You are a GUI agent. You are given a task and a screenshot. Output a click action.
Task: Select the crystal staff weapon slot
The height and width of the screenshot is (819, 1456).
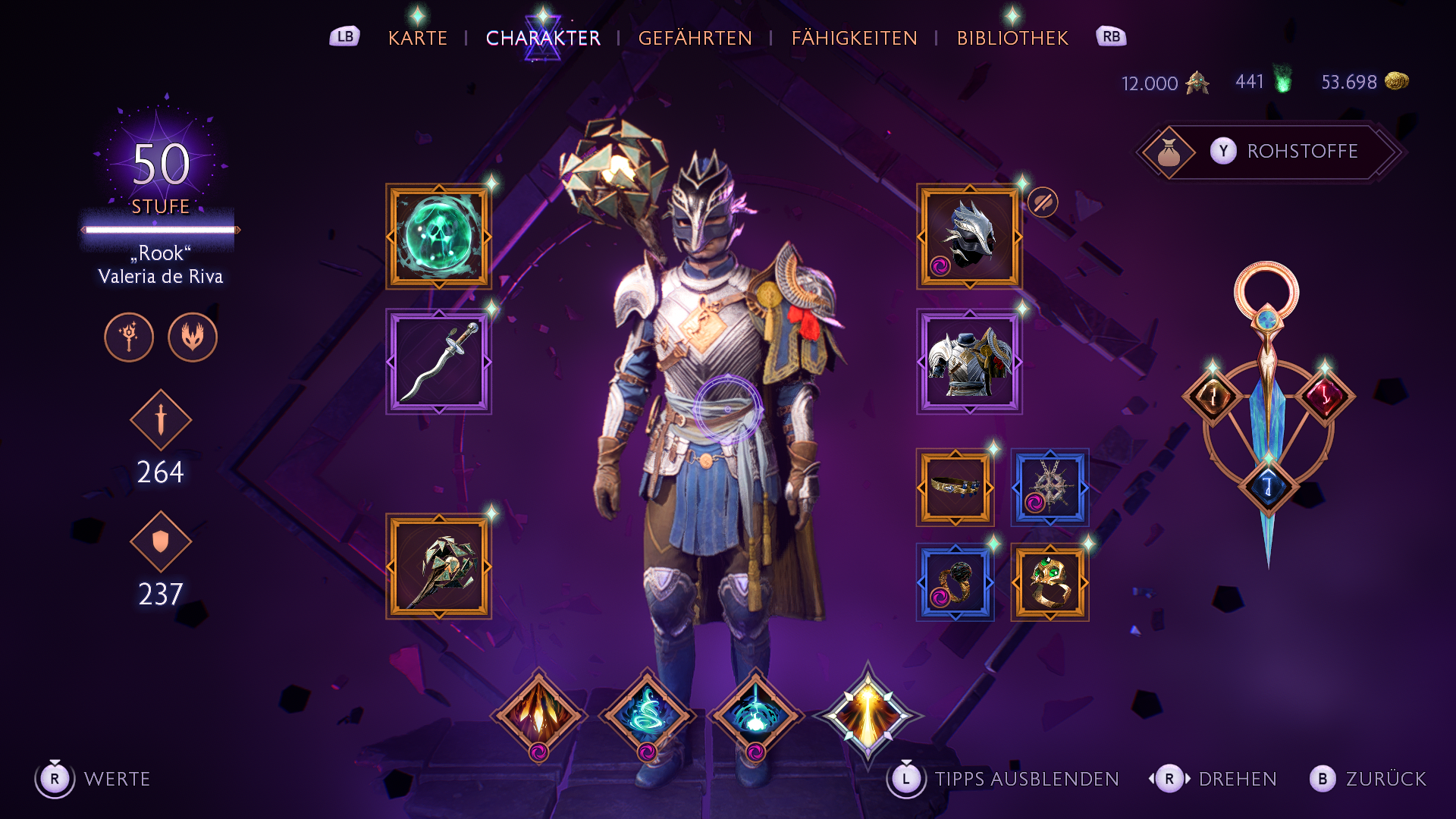click(438, 566)
